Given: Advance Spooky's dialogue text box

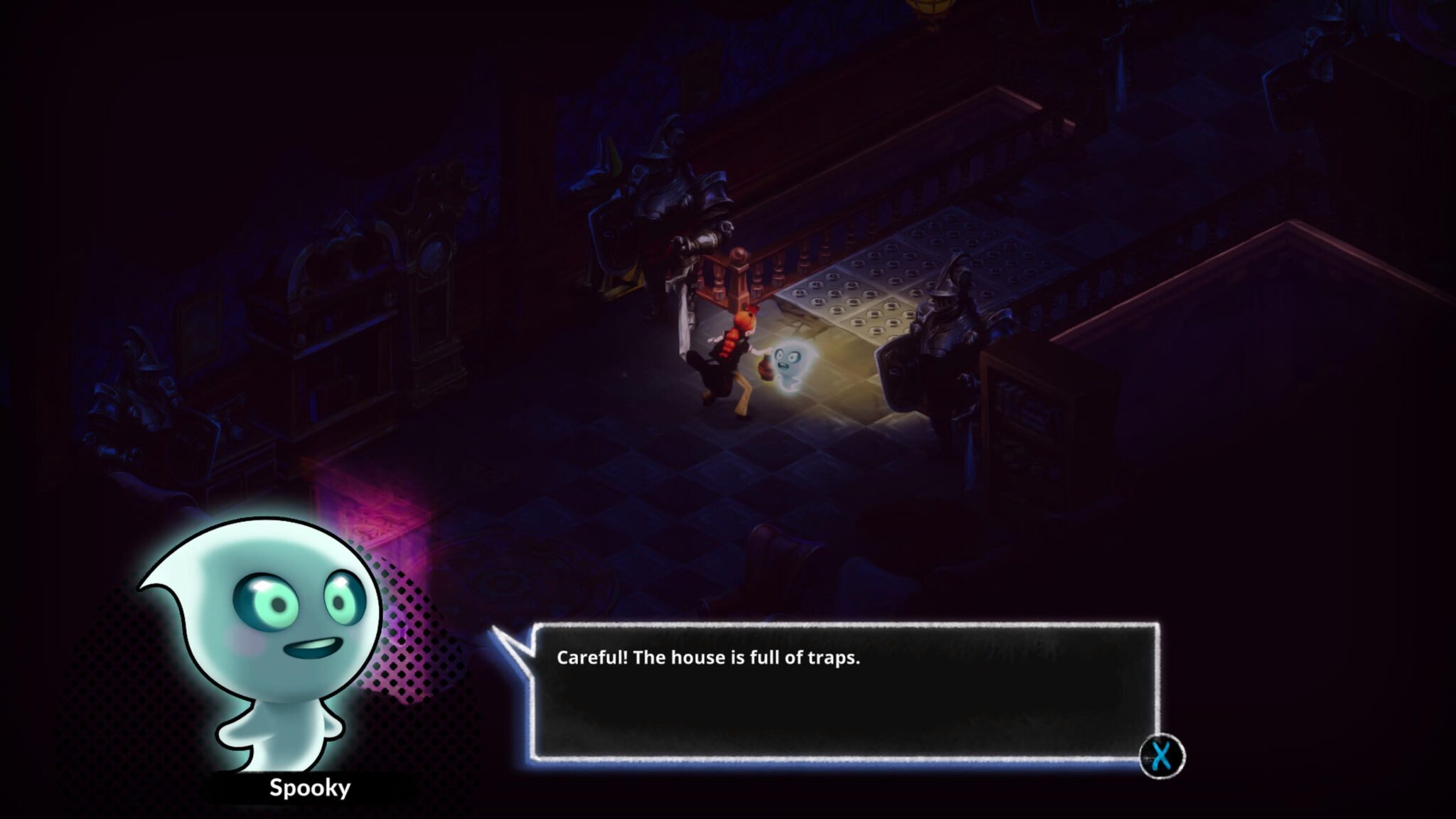Looking at the screenshot, I should [1161, 756].
